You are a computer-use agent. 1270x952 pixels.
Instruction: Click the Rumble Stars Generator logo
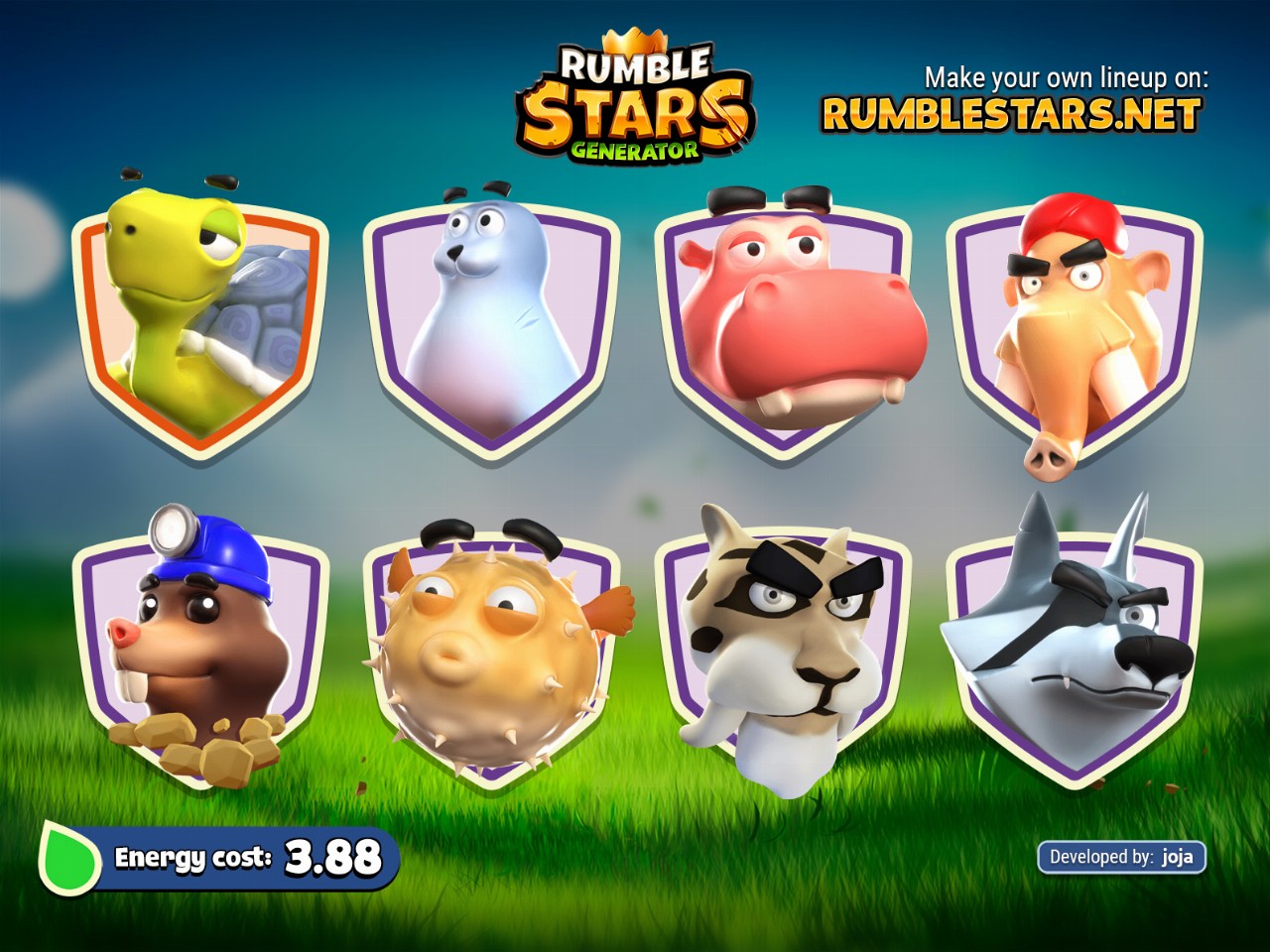(x=635, y=104)
